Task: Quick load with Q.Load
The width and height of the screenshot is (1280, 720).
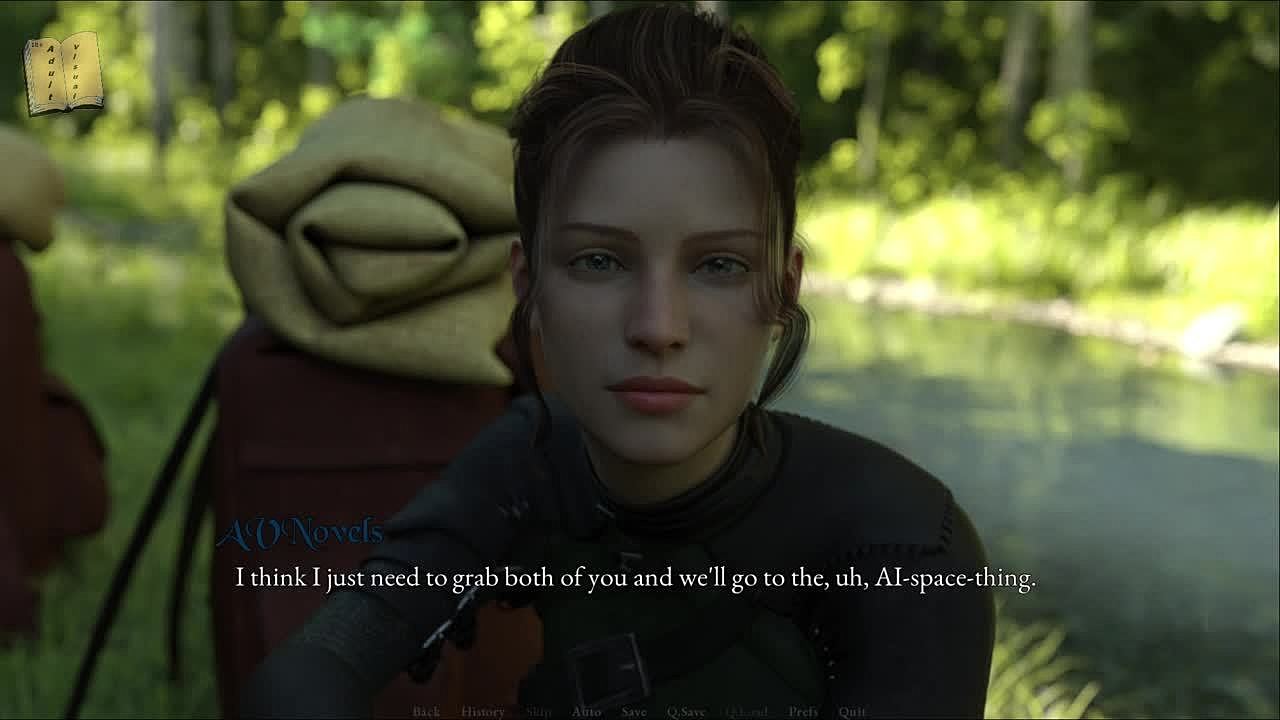Action: [x=746, y=712]
